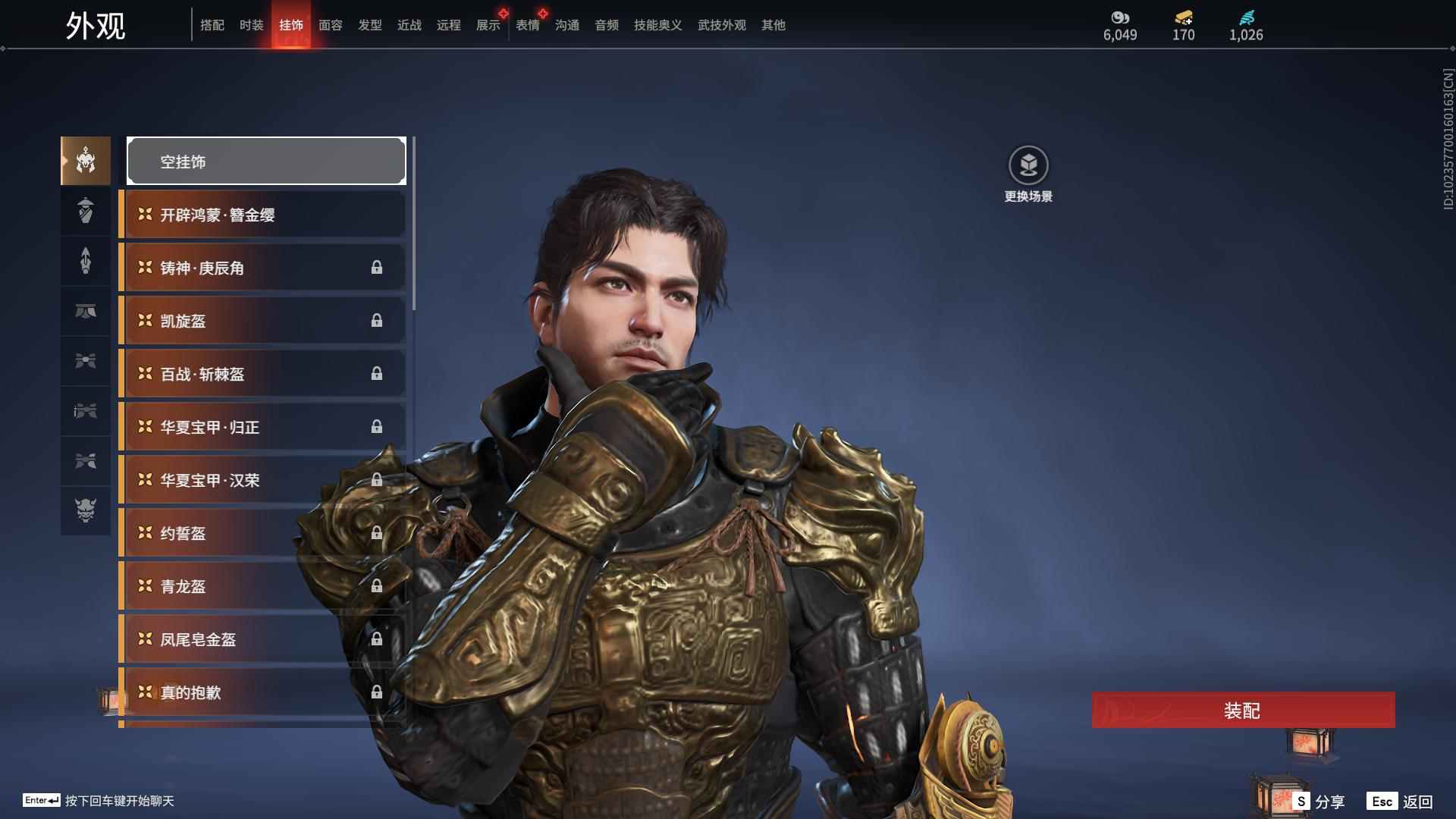Screen dimensions: 1456x819
Task: Click the 分享 share button
Action: (1319, 802)
